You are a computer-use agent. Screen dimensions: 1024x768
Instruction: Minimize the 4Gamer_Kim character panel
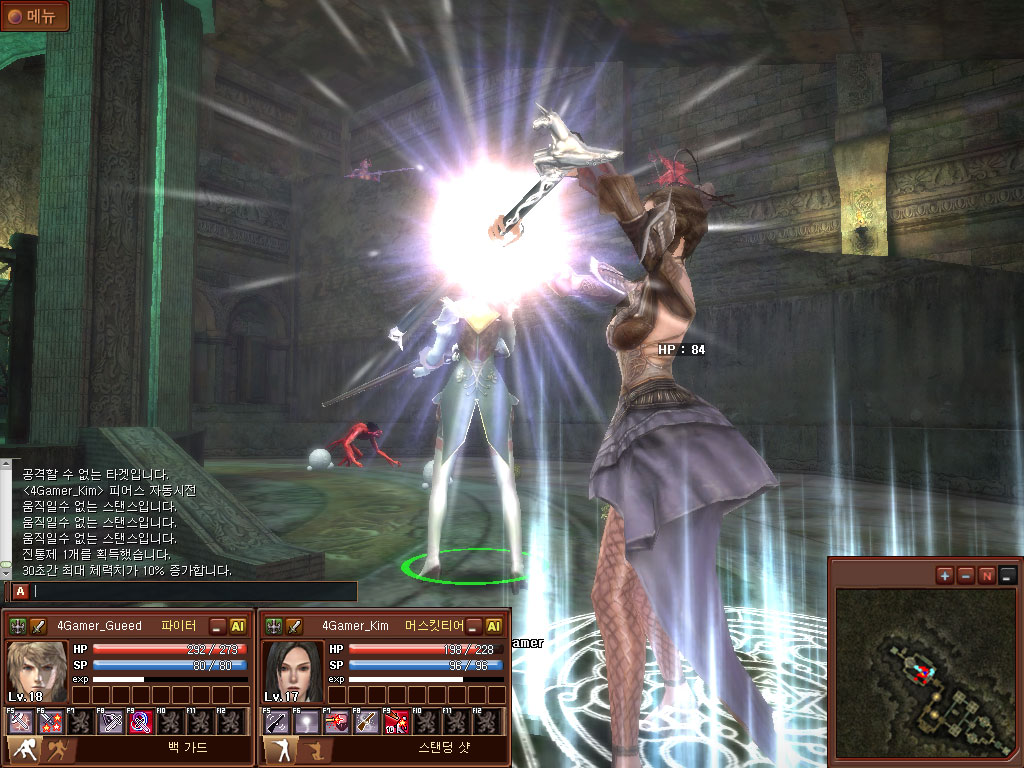(473, 626)
